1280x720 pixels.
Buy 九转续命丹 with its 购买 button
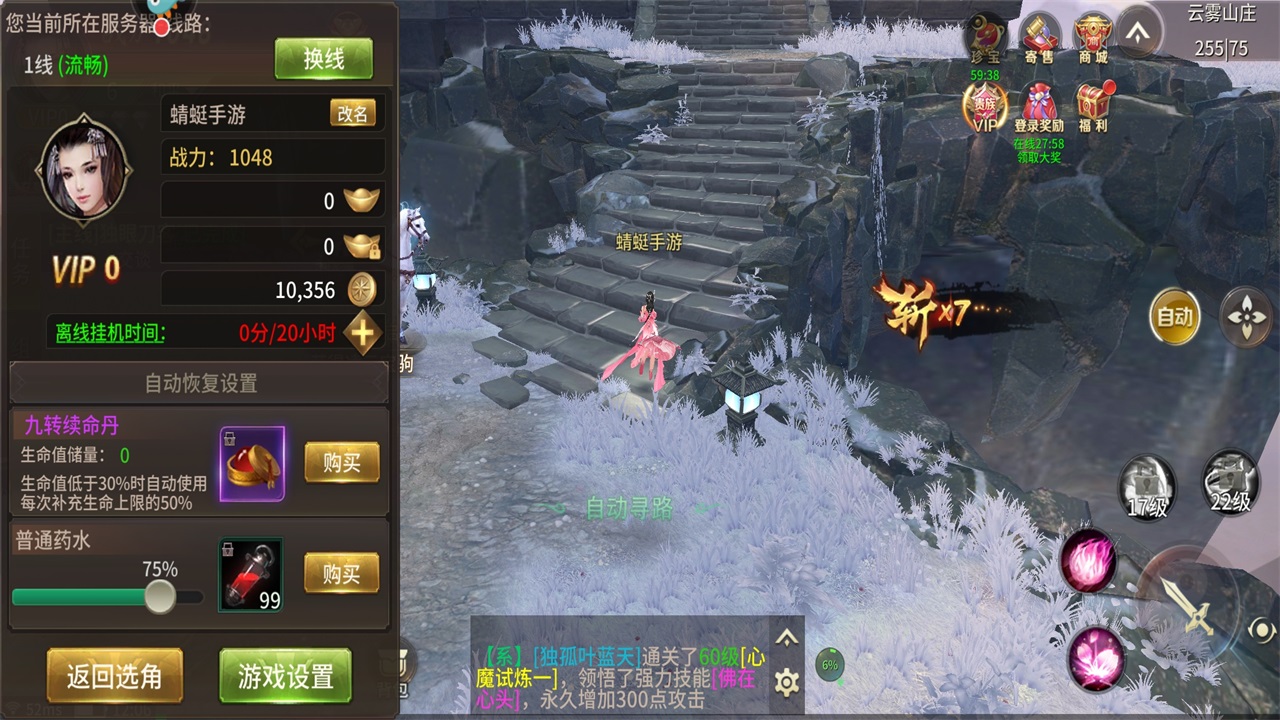coord(341,463)
